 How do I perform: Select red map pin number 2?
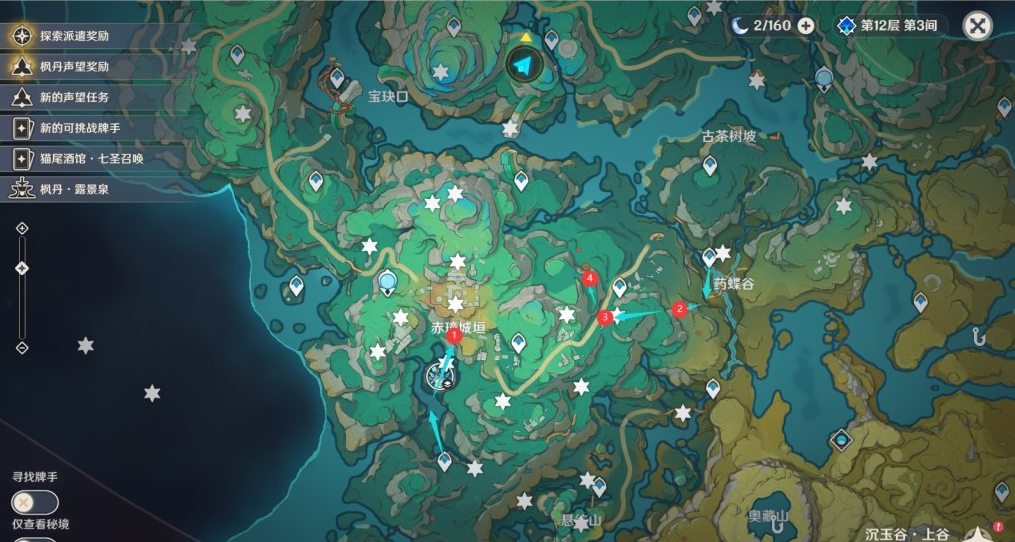click(x=680, y=309)
